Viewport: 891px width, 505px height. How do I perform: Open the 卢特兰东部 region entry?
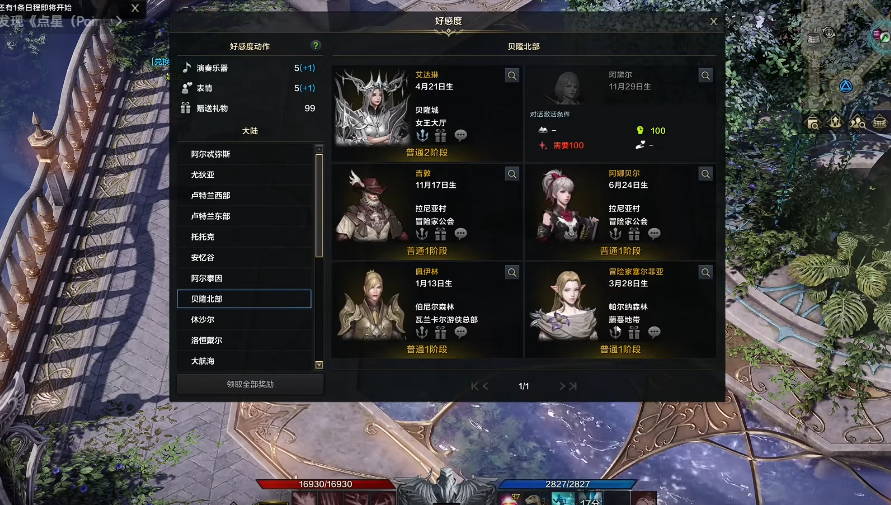pos(244,216)
